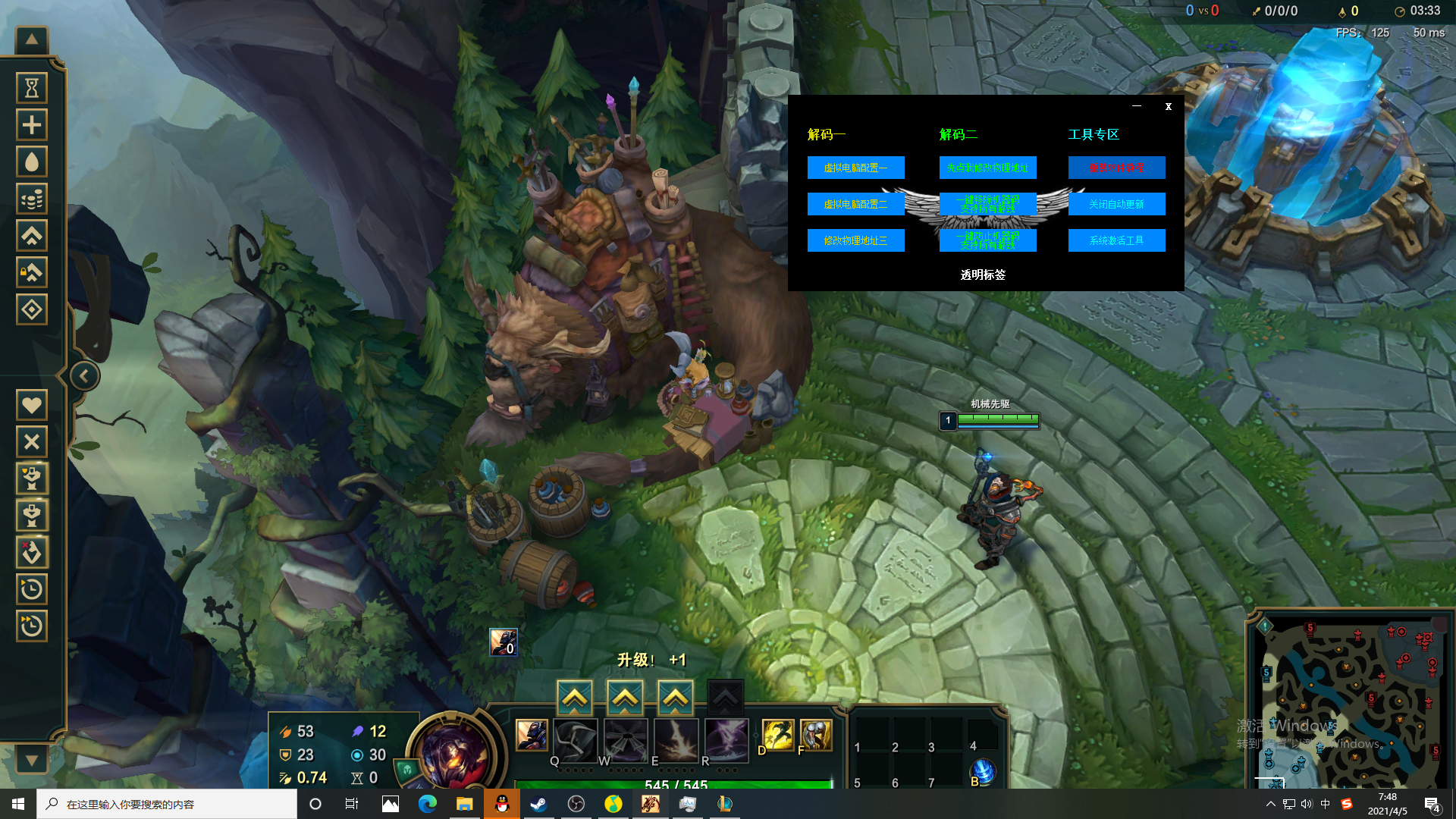Click the hourglass practice tool button

click(32, 88)
